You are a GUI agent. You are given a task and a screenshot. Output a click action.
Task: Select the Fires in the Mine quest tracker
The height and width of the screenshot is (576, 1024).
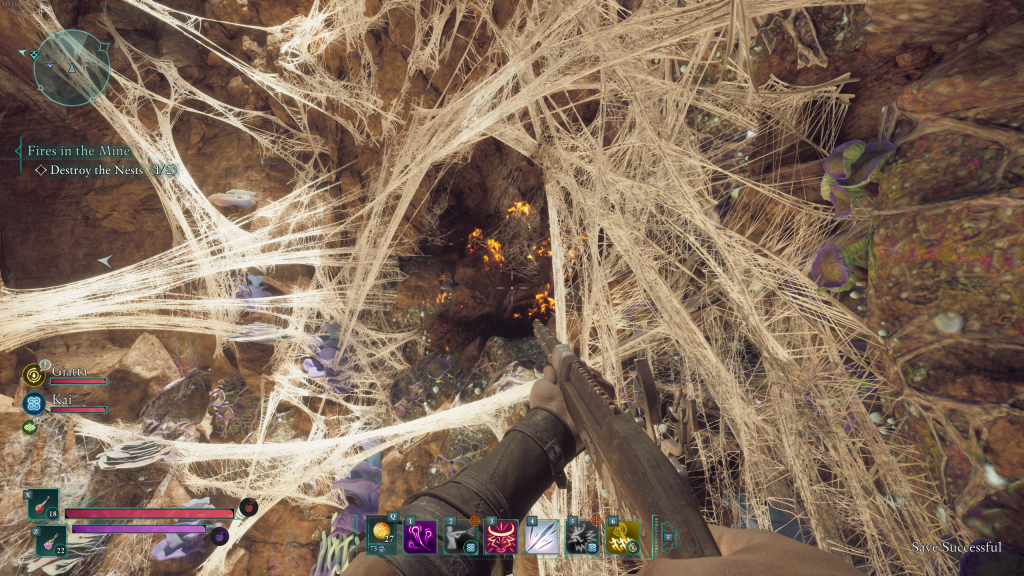click(x=78, y=151)
